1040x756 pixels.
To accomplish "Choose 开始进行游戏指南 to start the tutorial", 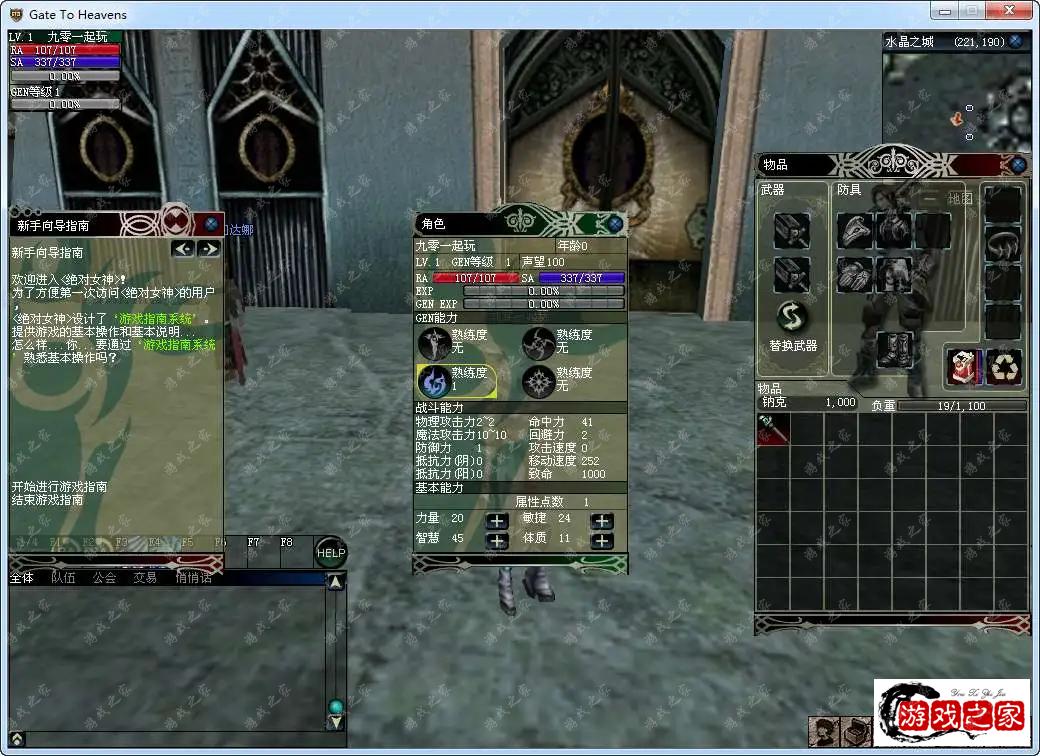I will coord(60,487).
